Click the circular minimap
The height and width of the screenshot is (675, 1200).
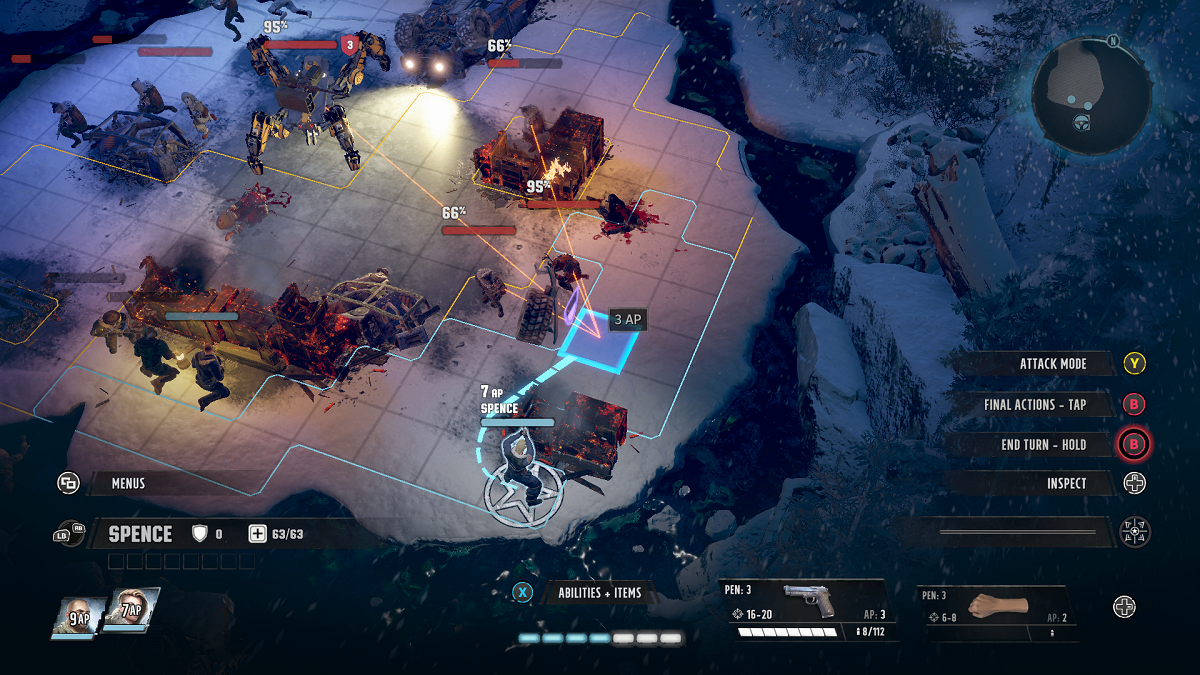point(1090,96)
